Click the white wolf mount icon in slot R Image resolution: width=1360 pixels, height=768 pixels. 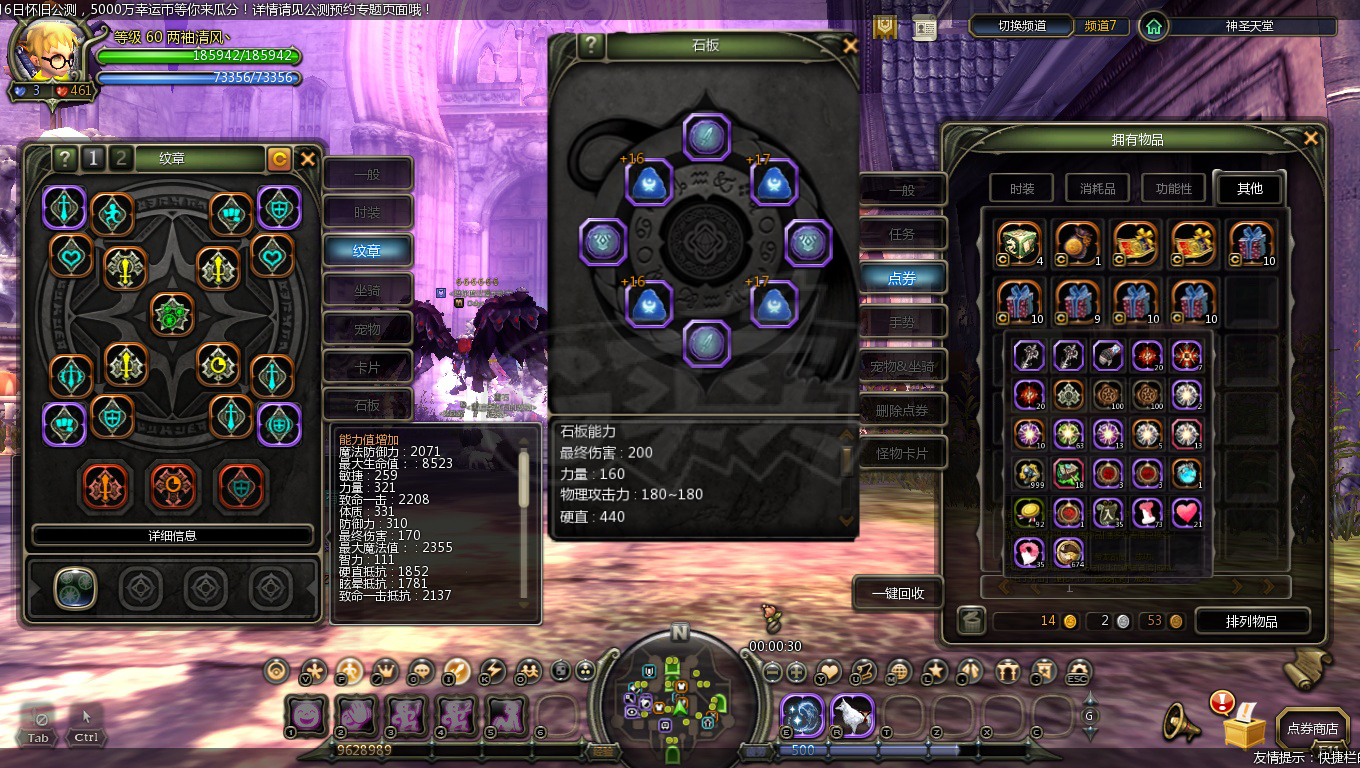pos(854,713)
